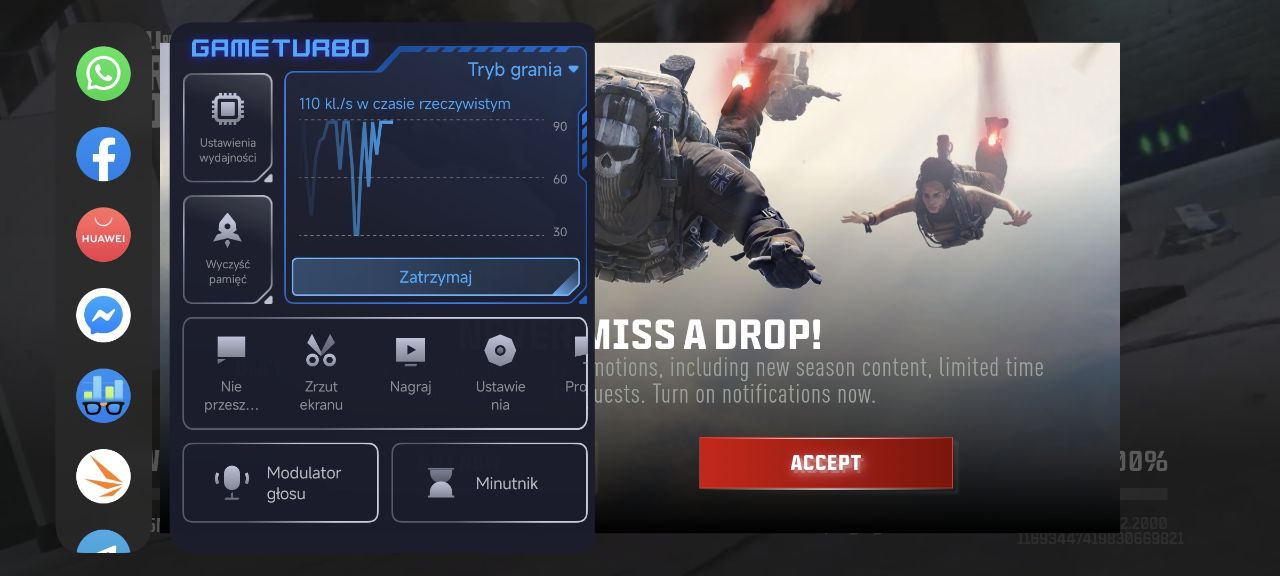This screenshot has height=576, width=1280.
Task: Stop the FPS monitor with Zatrzymaj
Action: pyautogui.click(x=435, y=277)
